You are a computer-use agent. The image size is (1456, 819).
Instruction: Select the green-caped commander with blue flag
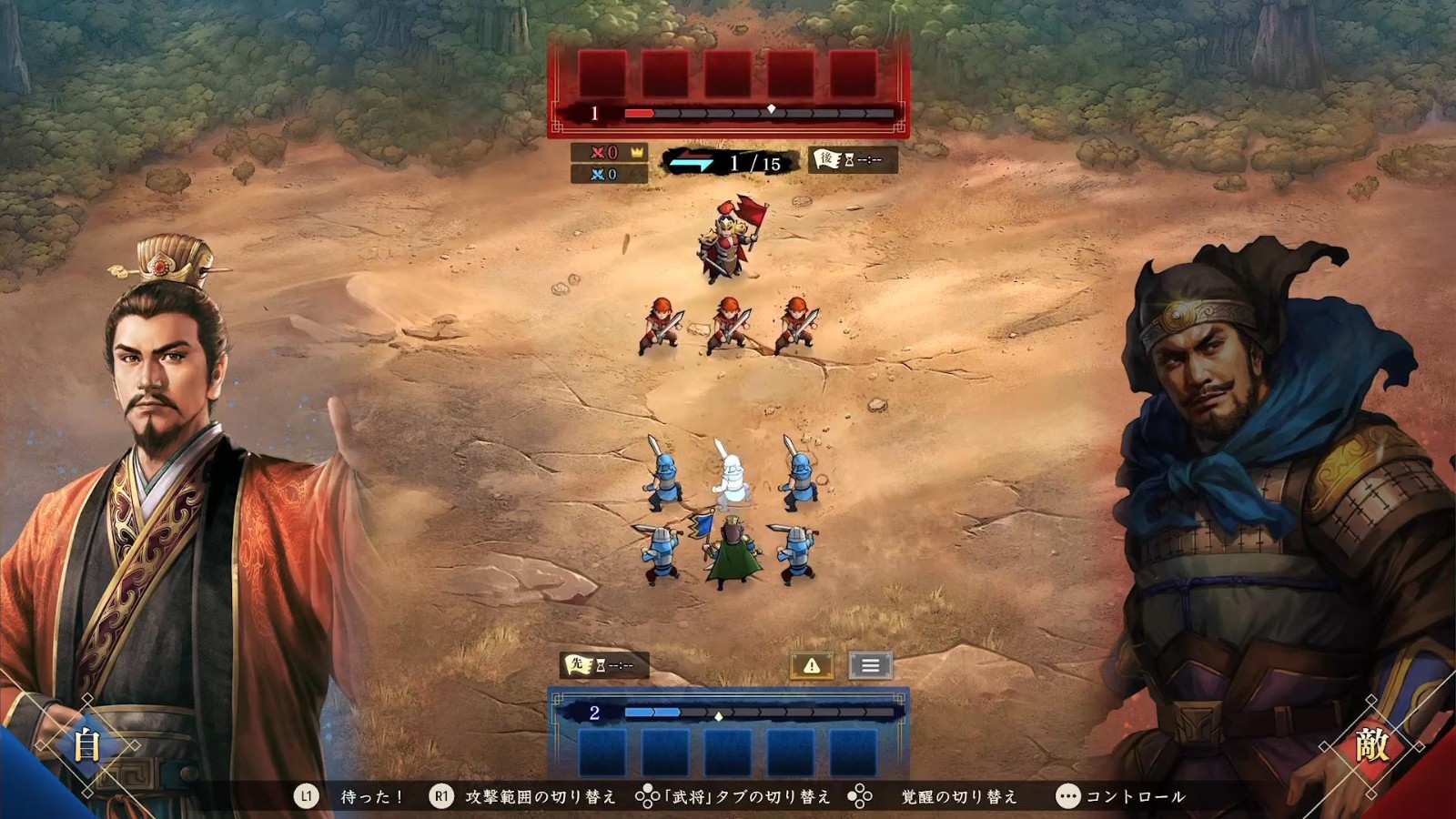(x=733, y=553)
